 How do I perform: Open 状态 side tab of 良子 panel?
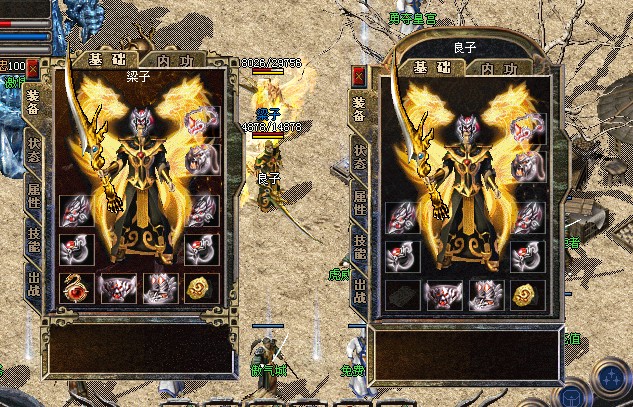[359, 156]
